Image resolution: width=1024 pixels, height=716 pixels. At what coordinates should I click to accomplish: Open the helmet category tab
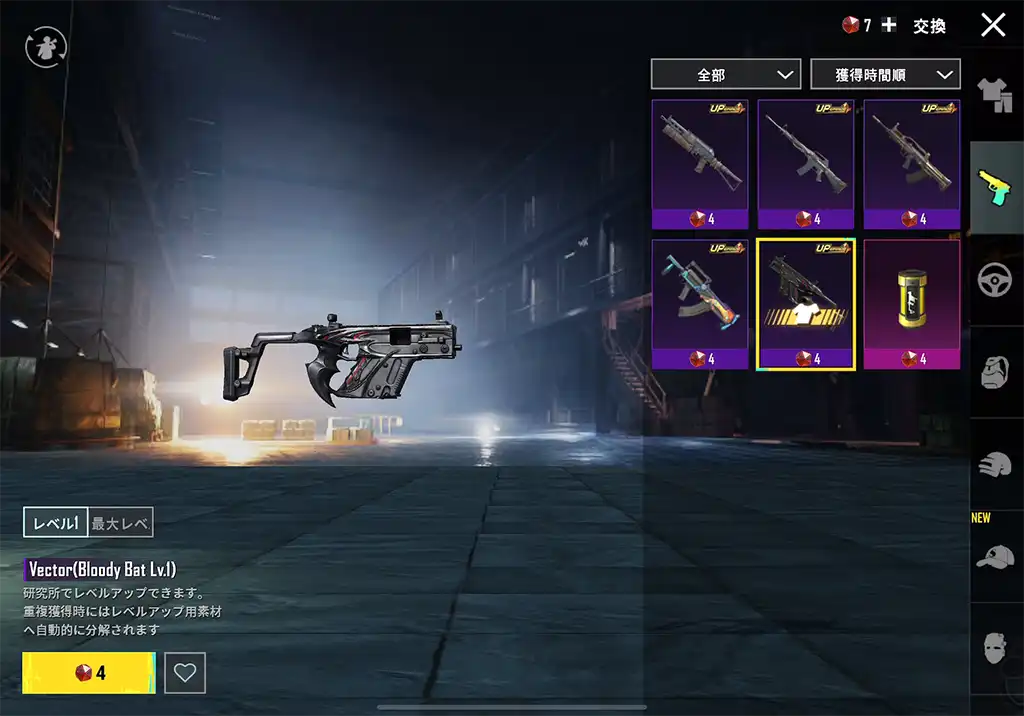click(x=996, y=464)
